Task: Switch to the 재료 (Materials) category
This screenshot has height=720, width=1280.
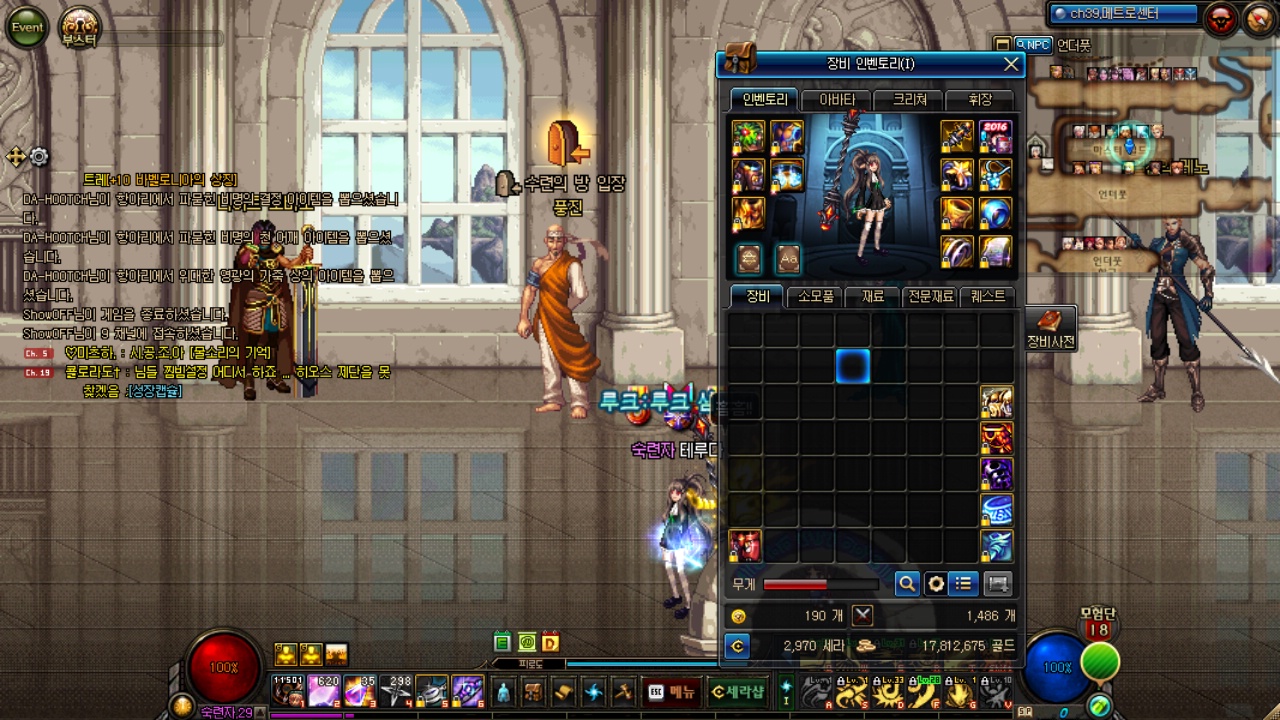Action: click(873, 297)
